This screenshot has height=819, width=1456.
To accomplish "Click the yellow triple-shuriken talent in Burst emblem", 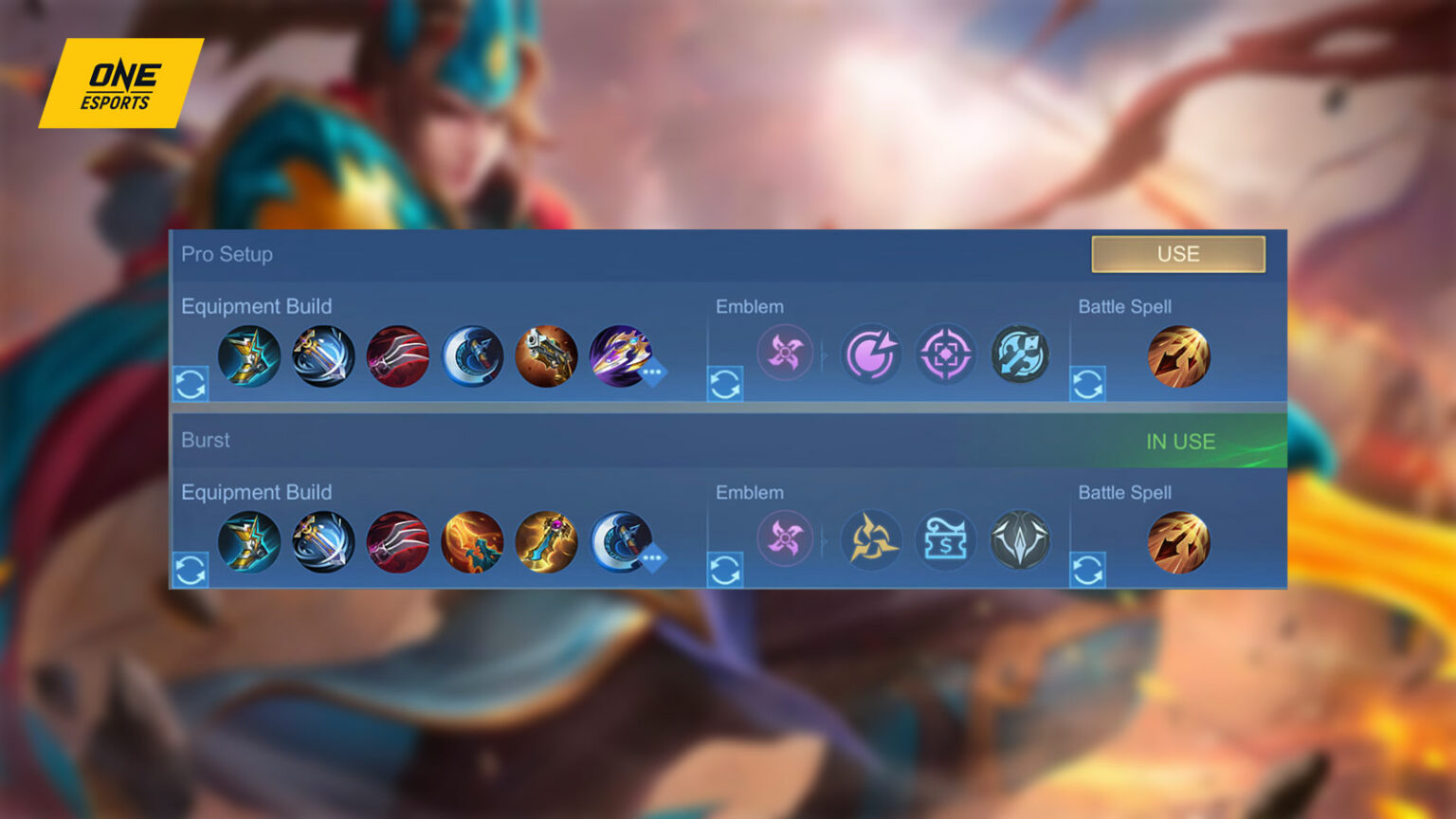I will click(x=872, y=539).
